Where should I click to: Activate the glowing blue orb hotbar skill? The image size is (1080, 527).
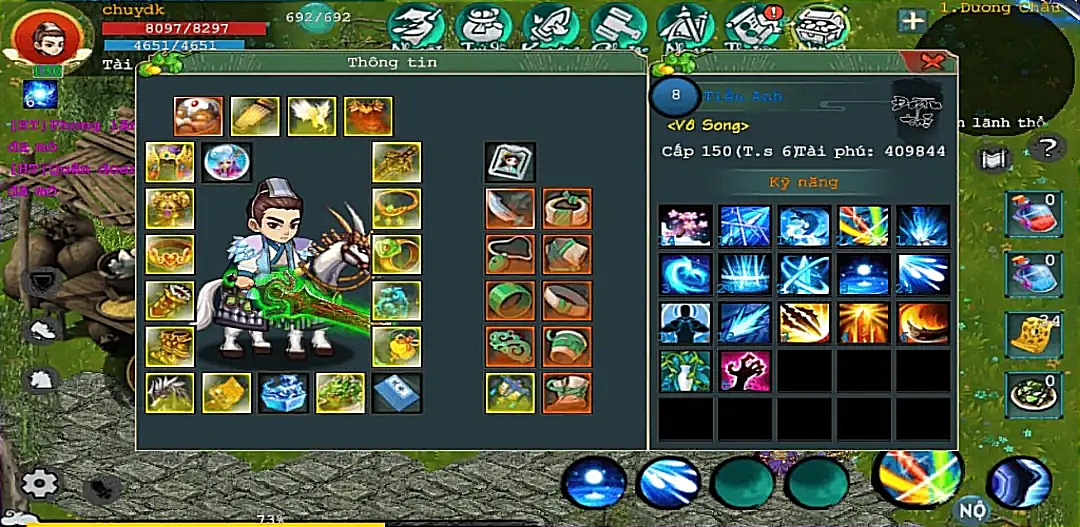[x=594, y=483]
